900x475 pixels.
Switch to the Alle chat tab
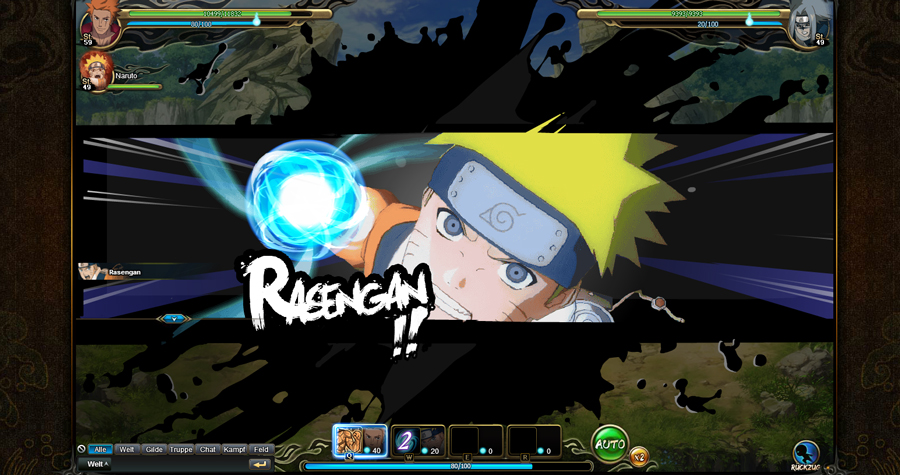[98, 450]
